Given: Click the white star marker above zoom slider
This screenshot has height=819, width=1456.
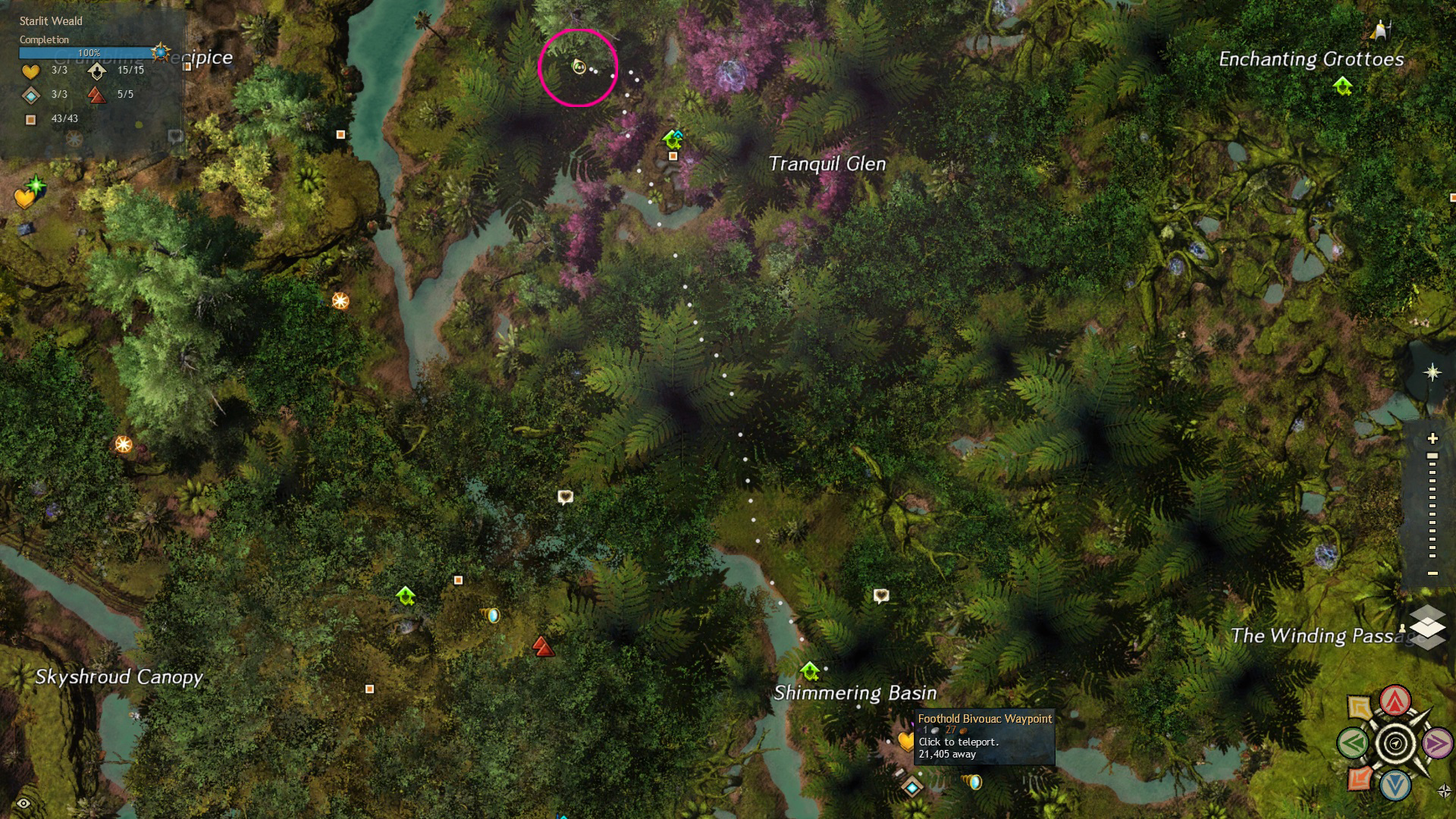Looking at the screenshot, I should (x=1432, y=372).
